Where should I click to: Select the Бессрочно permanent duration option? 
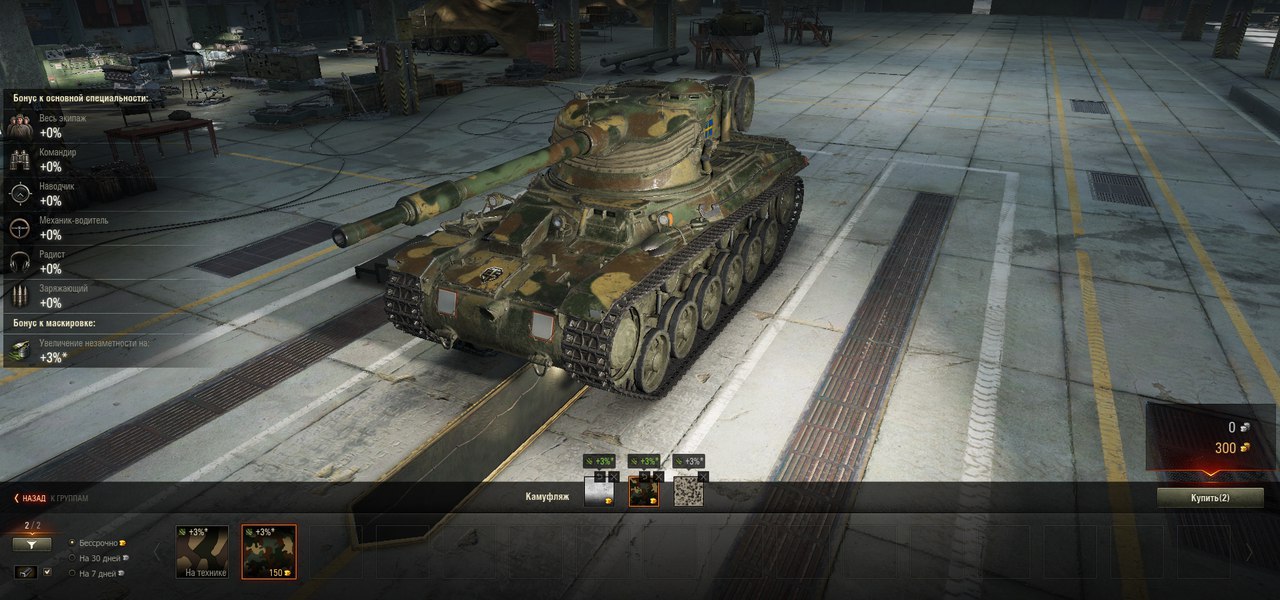(72, 542)
